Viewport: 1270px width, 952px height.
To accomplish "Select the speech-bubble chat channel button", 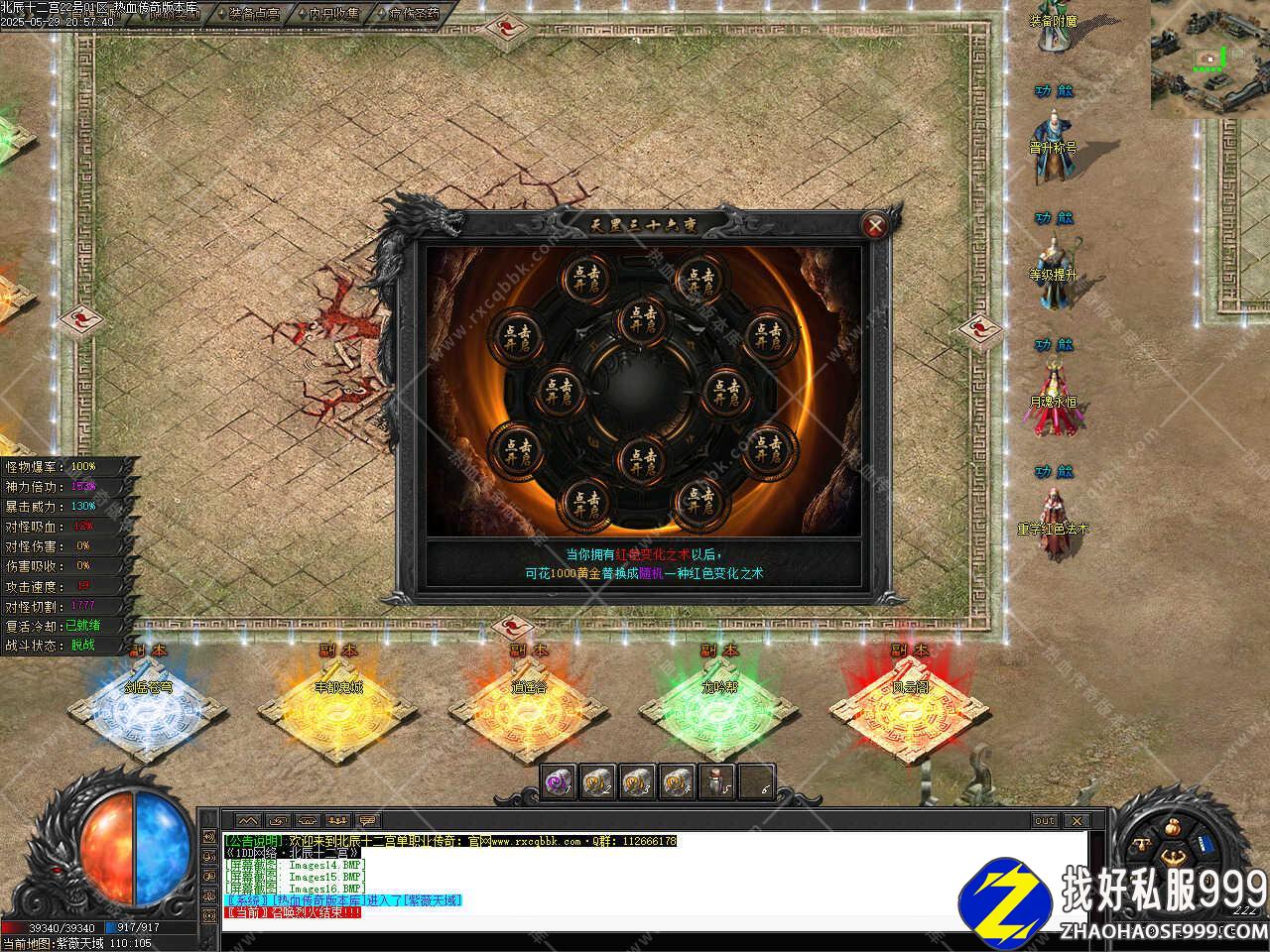I will point(368,821).
